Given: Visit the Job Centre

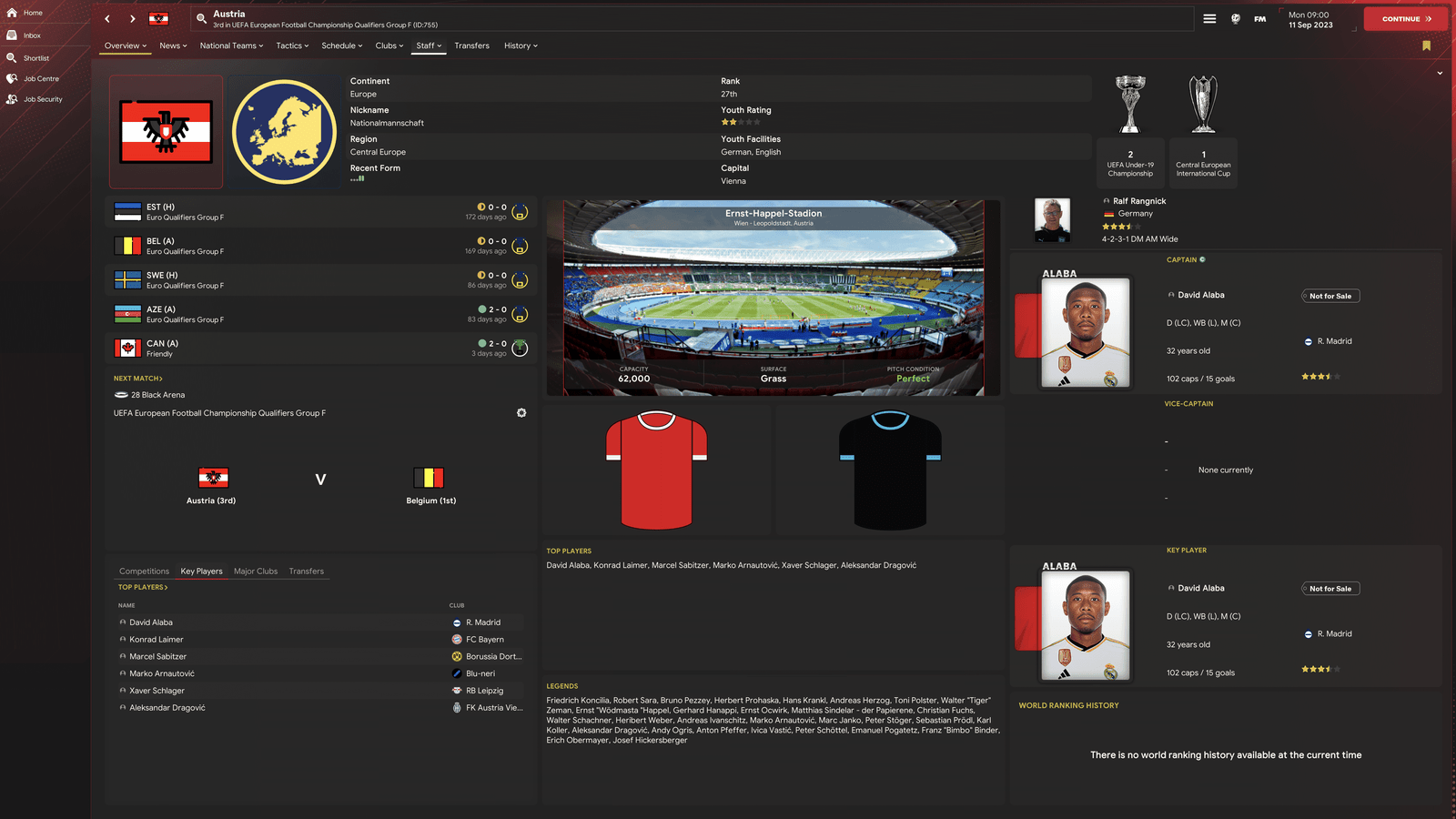Looking at the screenshot, I should tap(41, 79).
